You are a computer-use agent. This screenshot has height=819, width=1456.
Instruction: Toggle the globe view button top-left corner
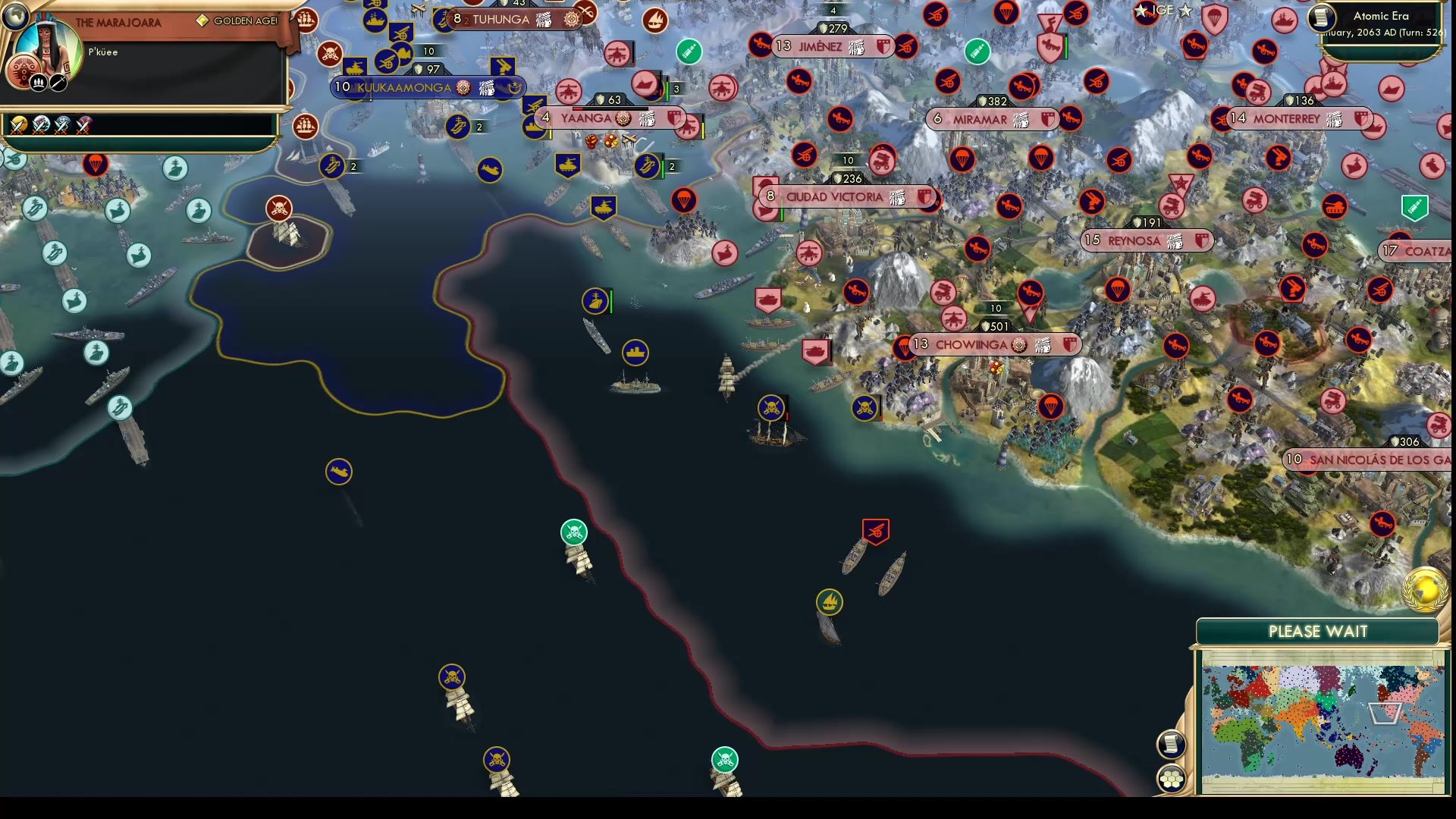pos(15,15)
